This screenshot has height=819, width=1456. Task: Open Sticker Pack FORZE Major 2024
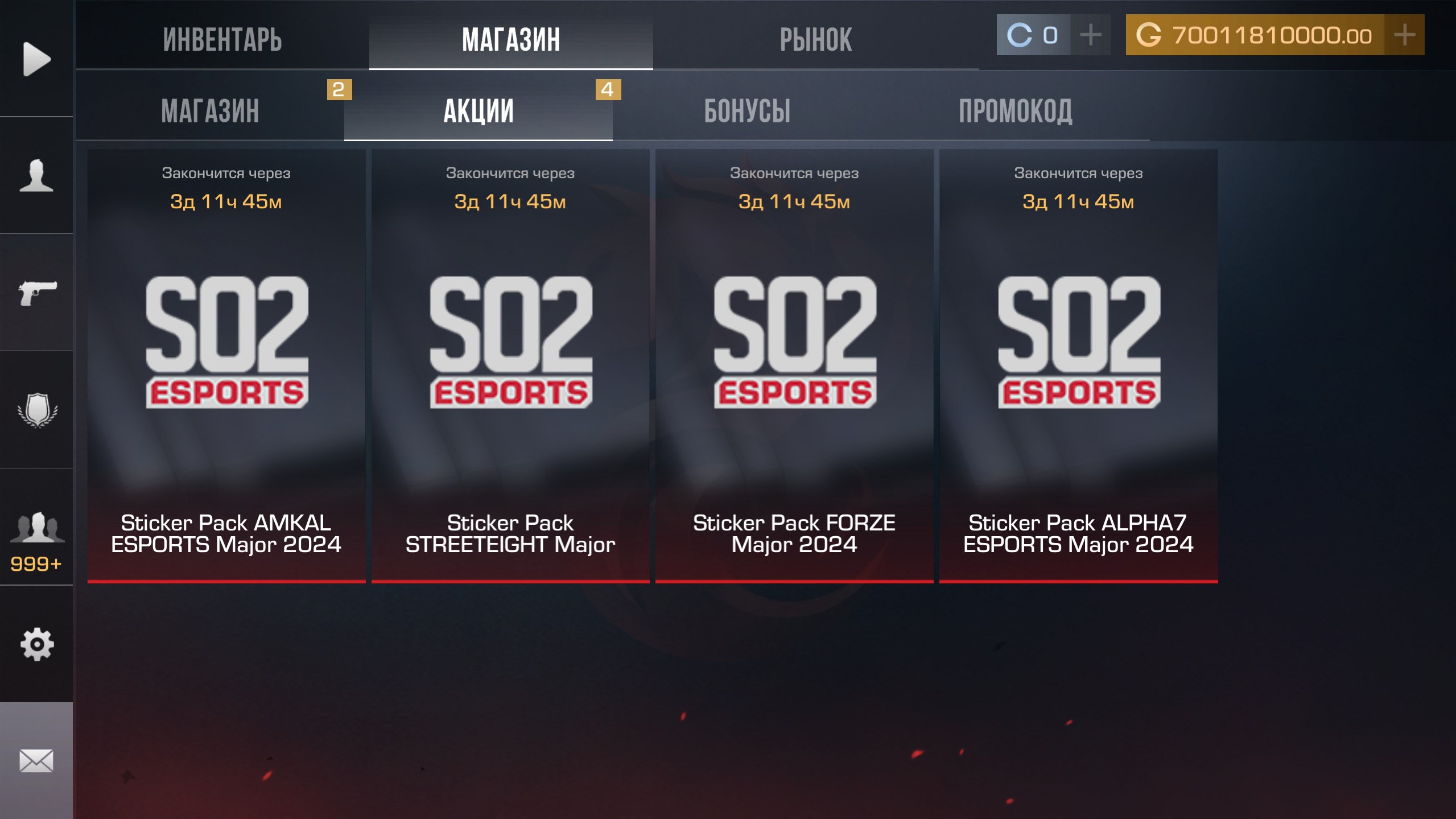(x=794, y=365)
